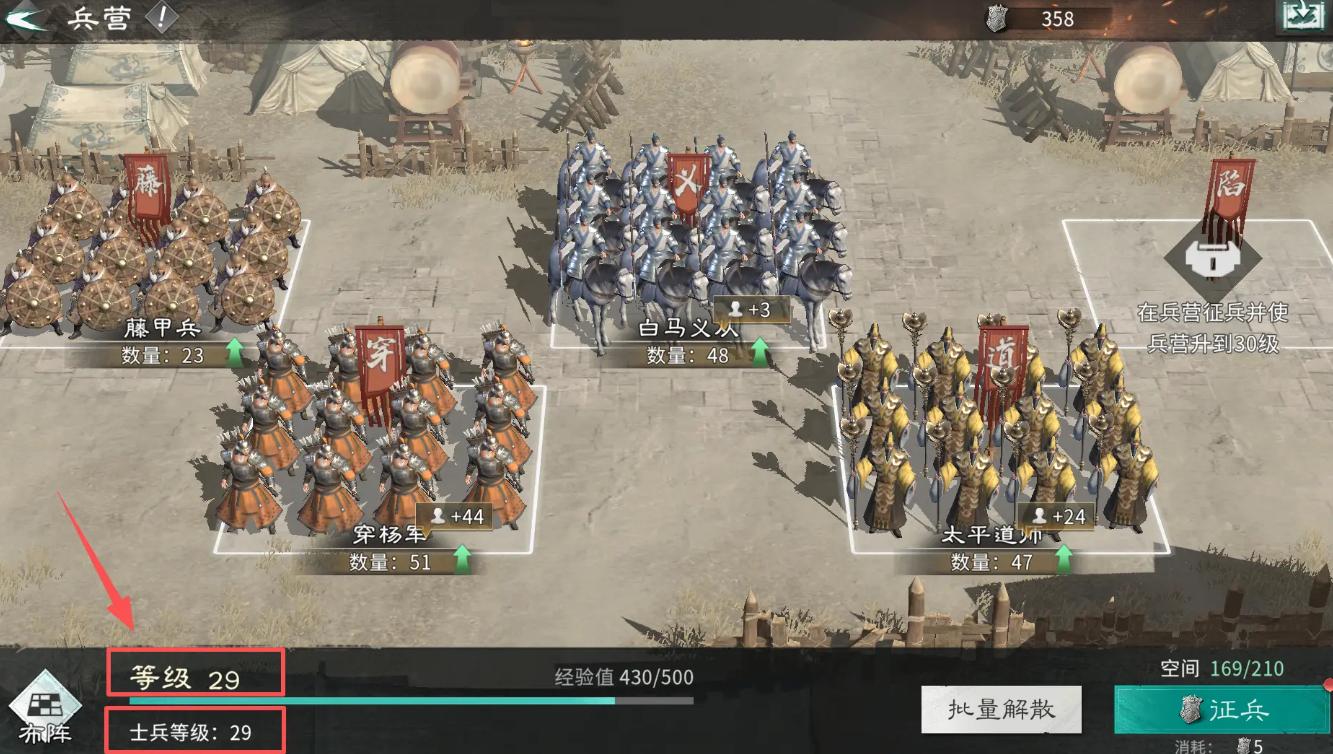Click the shield currency icon showing 358
This screenshot has height=754, width=1333.
tap(994, 18)
